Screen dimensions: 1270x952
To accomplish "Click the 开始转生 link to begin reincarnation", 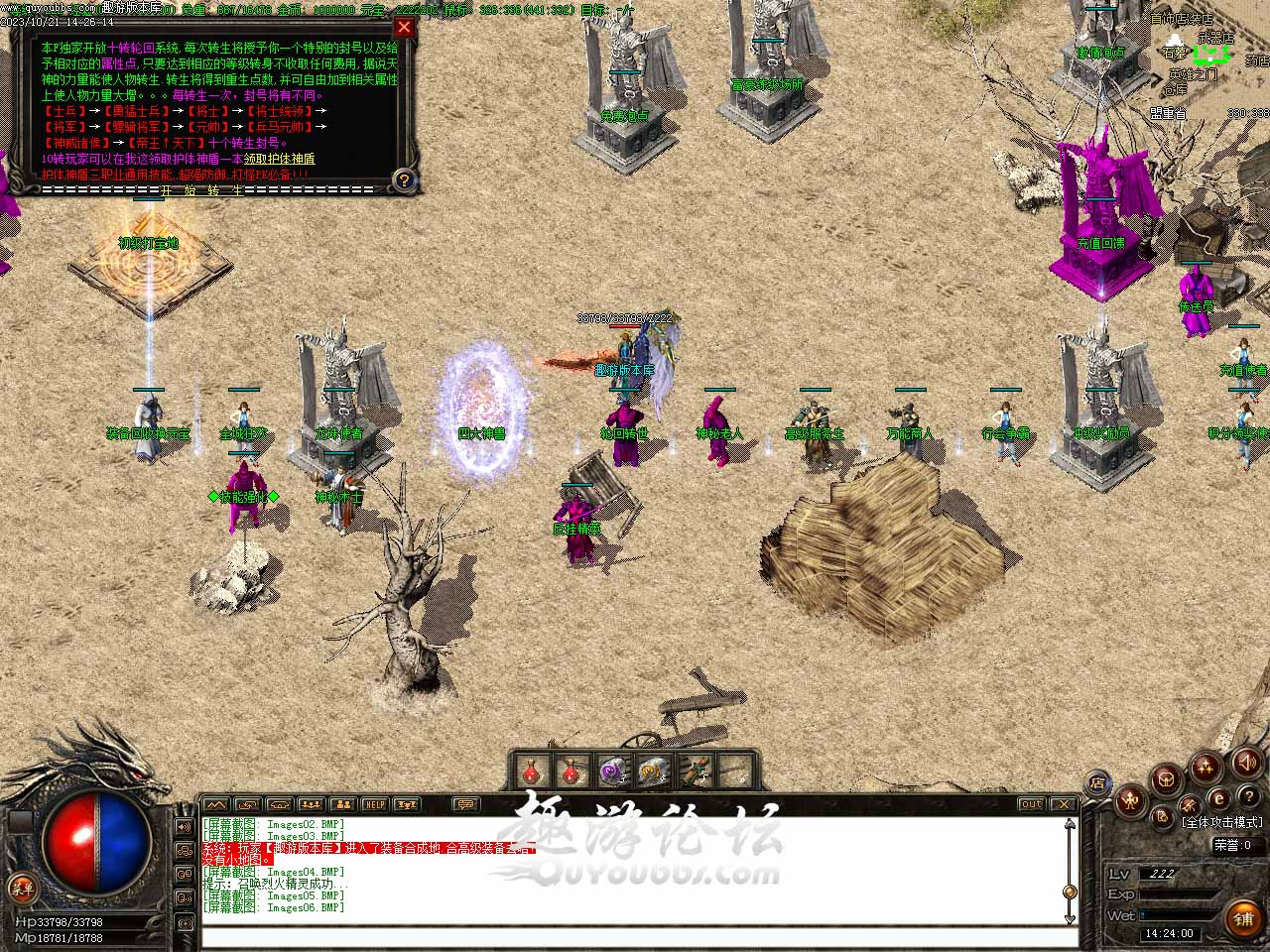I will (x=201, y=189).
